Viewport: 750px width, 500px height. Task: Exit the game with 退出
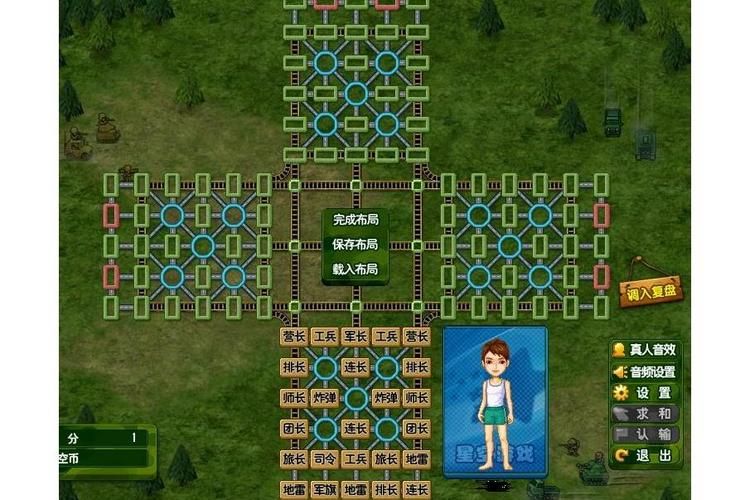coord(645,455)
